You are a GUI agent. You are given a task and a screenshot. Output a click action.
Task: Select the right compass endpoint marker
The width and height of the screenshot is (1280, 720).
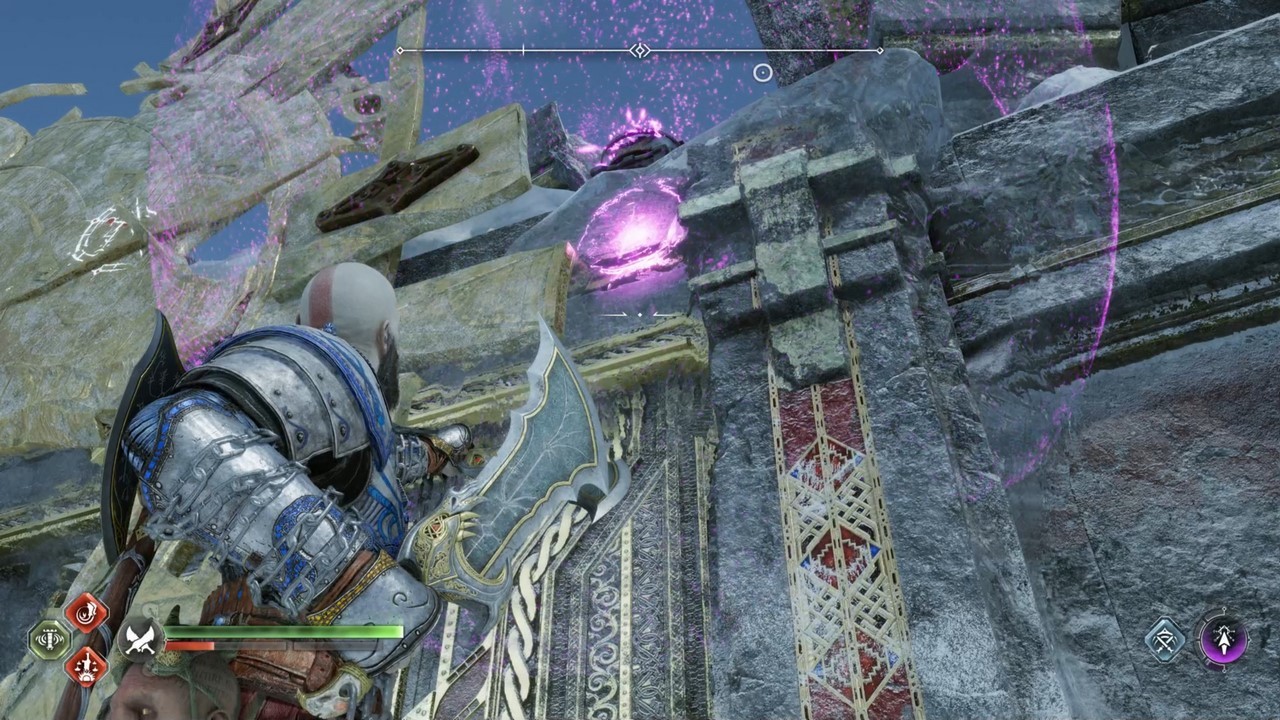coord(878,51)
